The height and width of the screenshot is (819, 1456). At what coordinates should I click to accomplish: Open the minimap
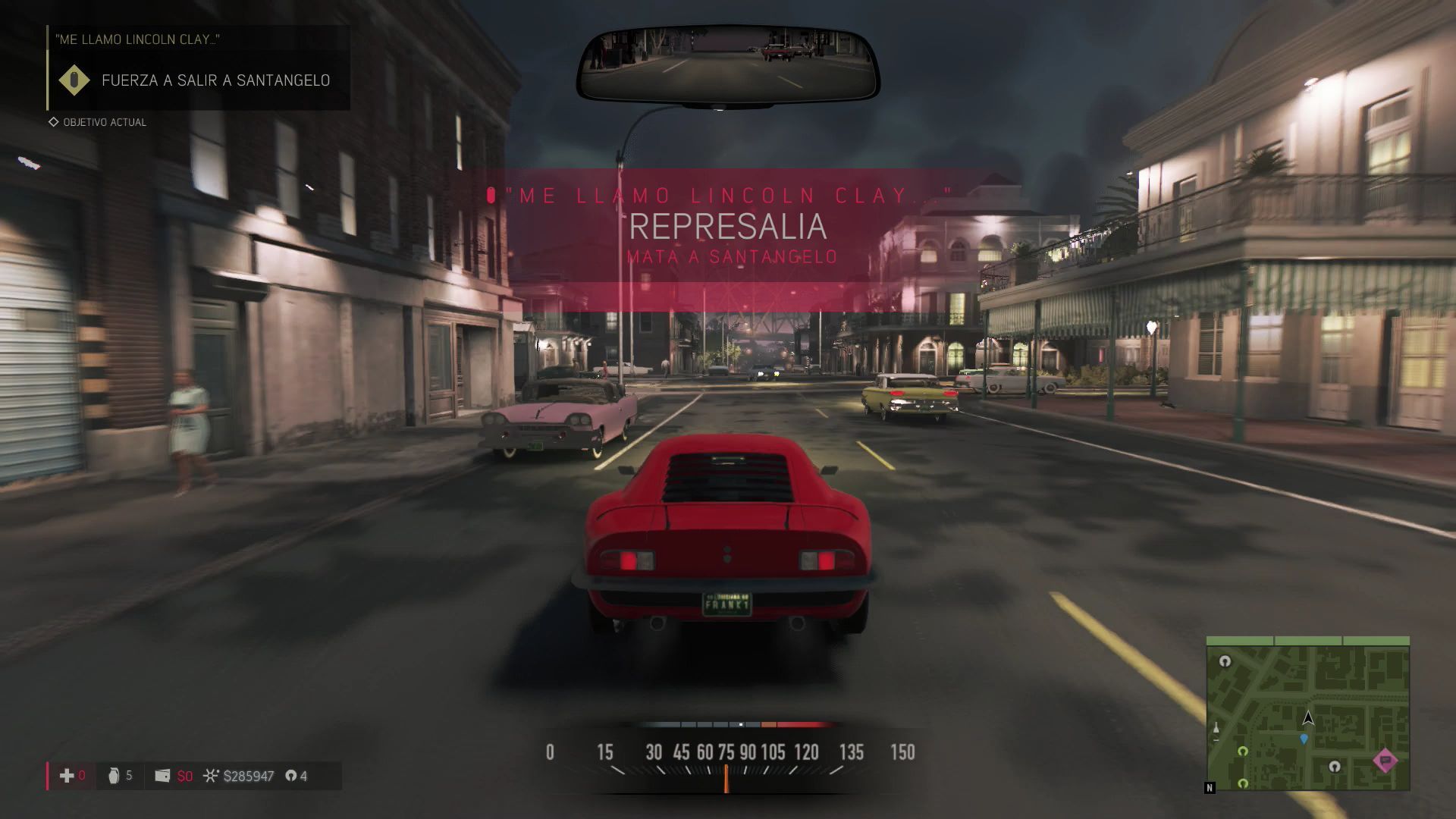1307,714
